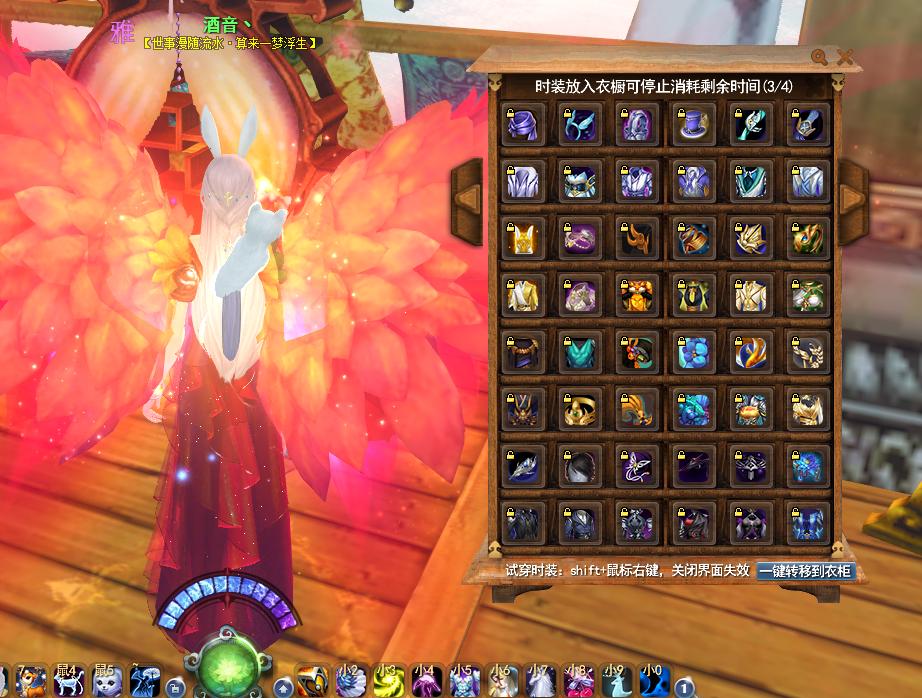922x698 pixels.
Task: Toggle the hotbar lock icon
Action: 174,686
